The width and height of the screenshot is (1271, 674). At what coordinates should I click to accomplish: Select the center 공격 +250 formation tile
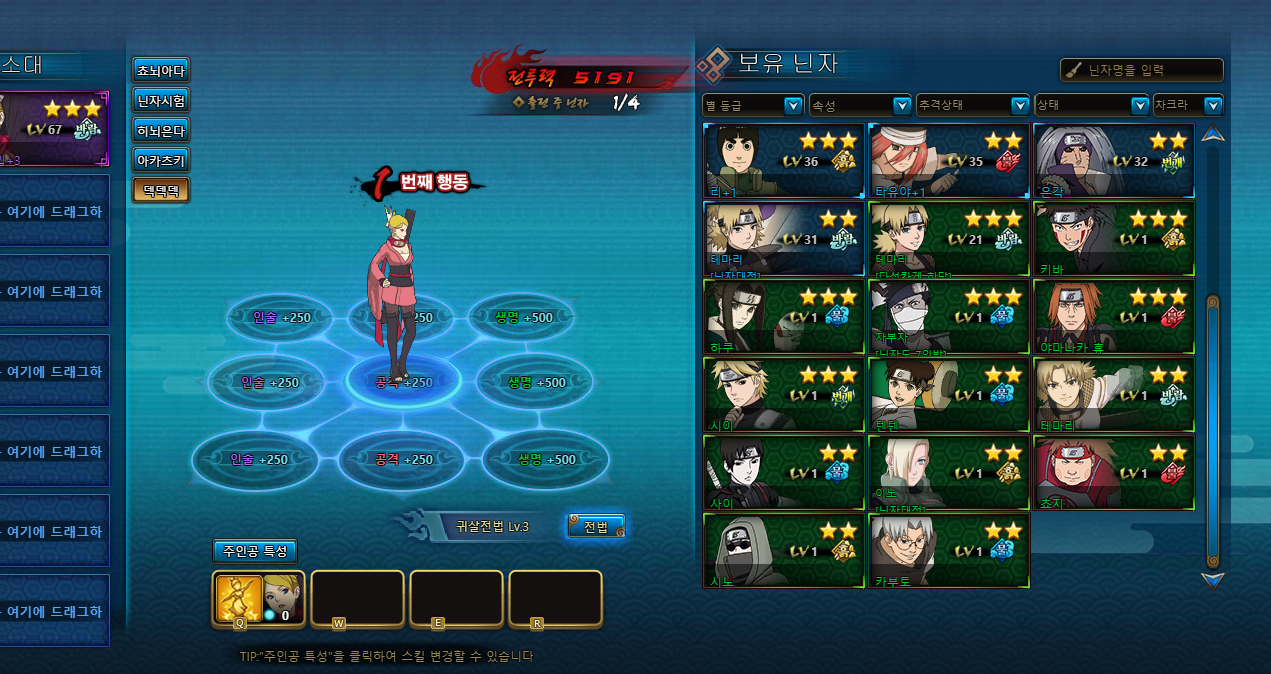tap(403, 381)
